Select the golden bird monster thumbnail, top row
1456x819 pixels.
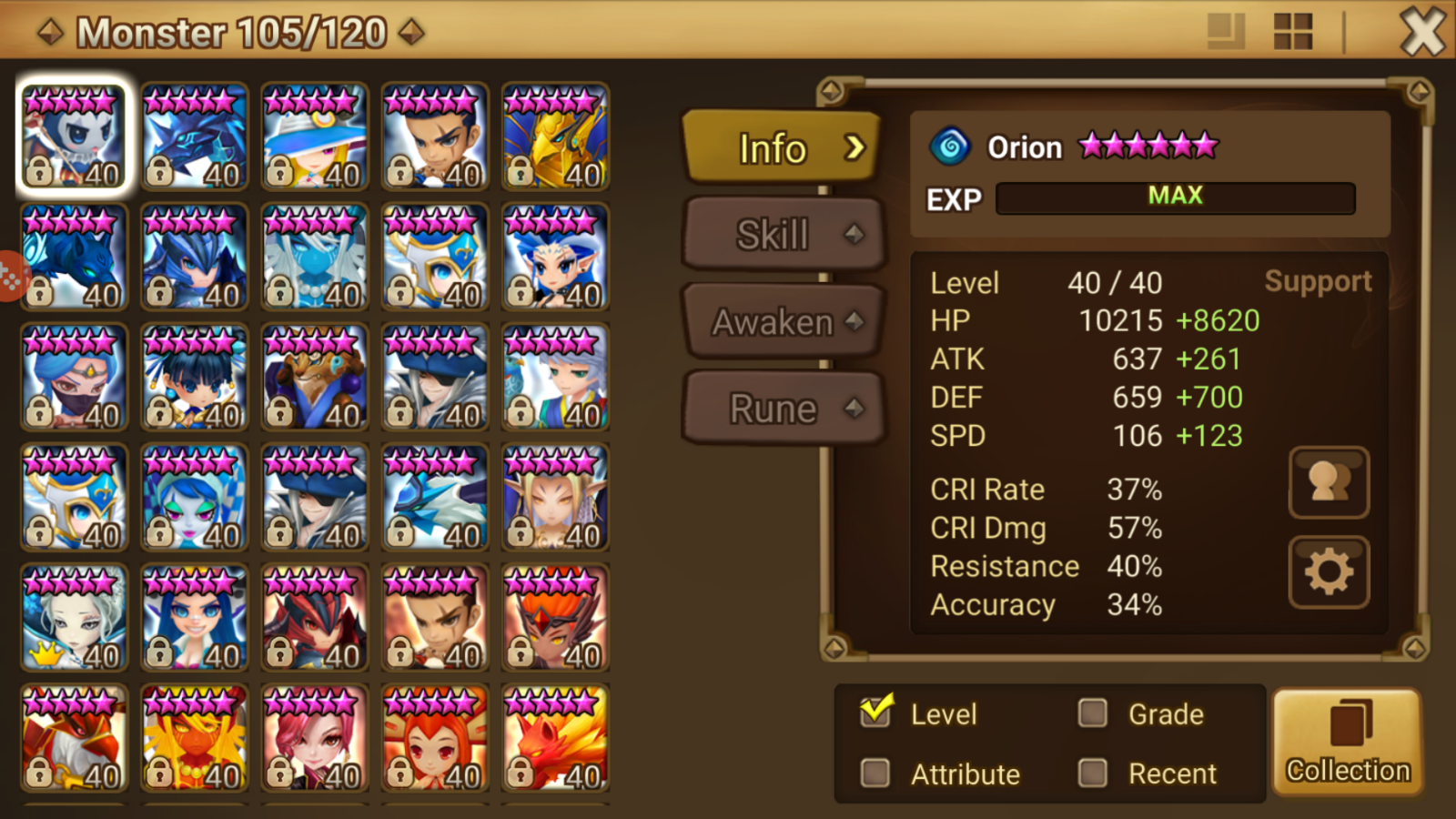(x=557, y=136)
